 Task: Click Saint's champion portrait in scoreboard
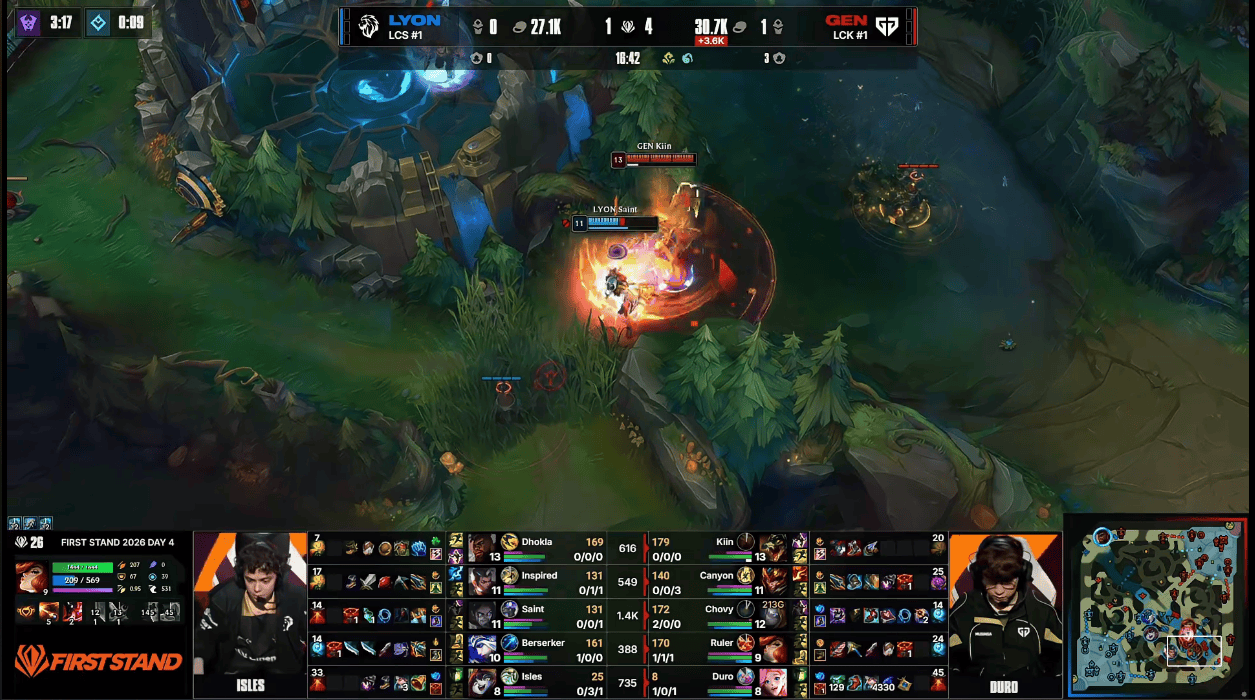tap(483, 614)
